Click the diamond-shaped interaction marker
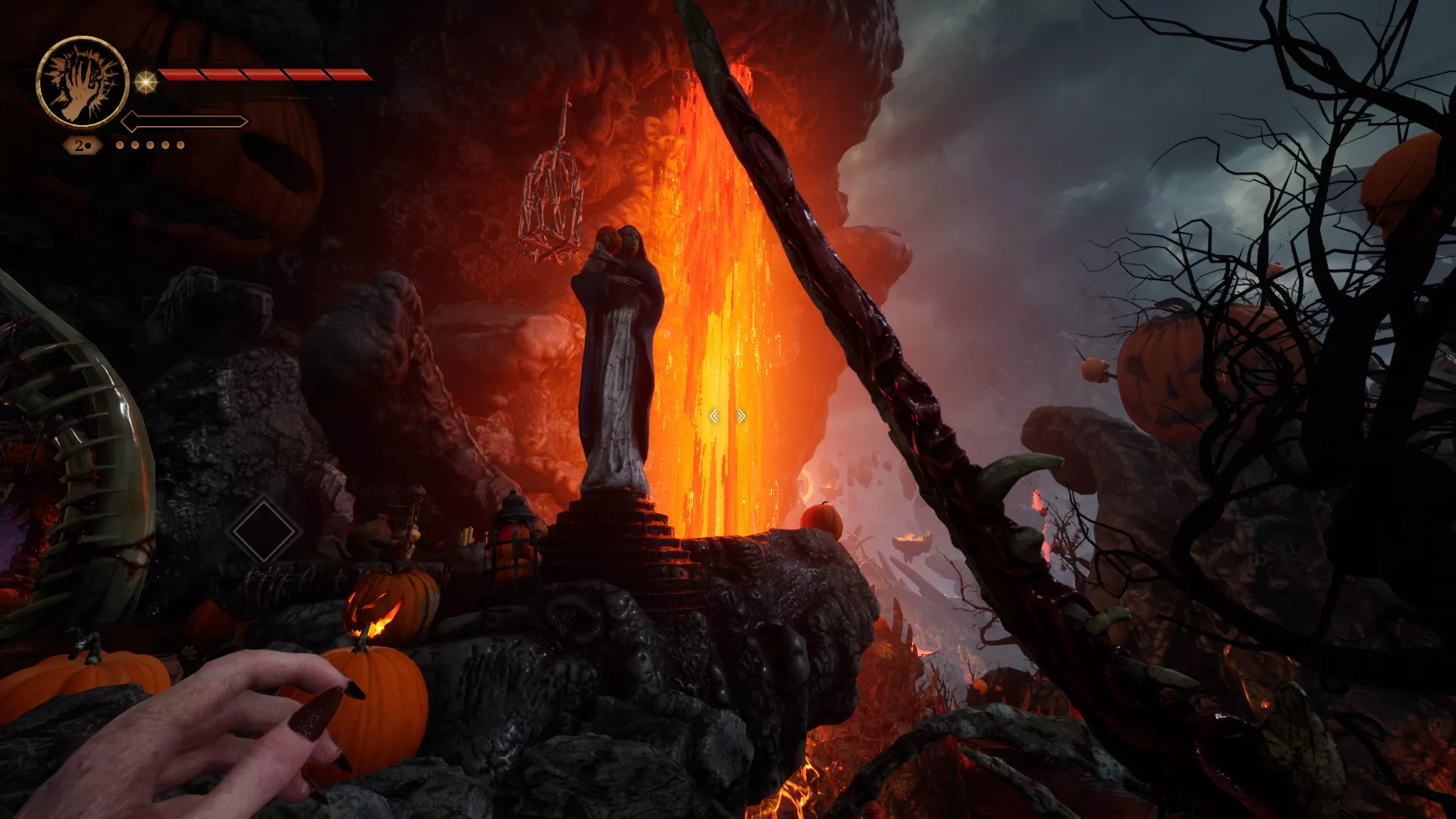This screenshot has width=1456, height=819. [263, 531]
